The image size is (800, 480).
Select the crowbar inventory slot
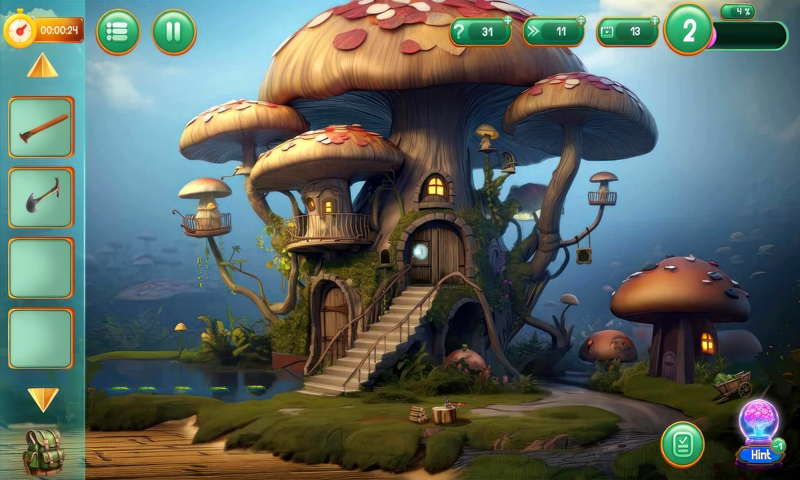pos(41,127)
